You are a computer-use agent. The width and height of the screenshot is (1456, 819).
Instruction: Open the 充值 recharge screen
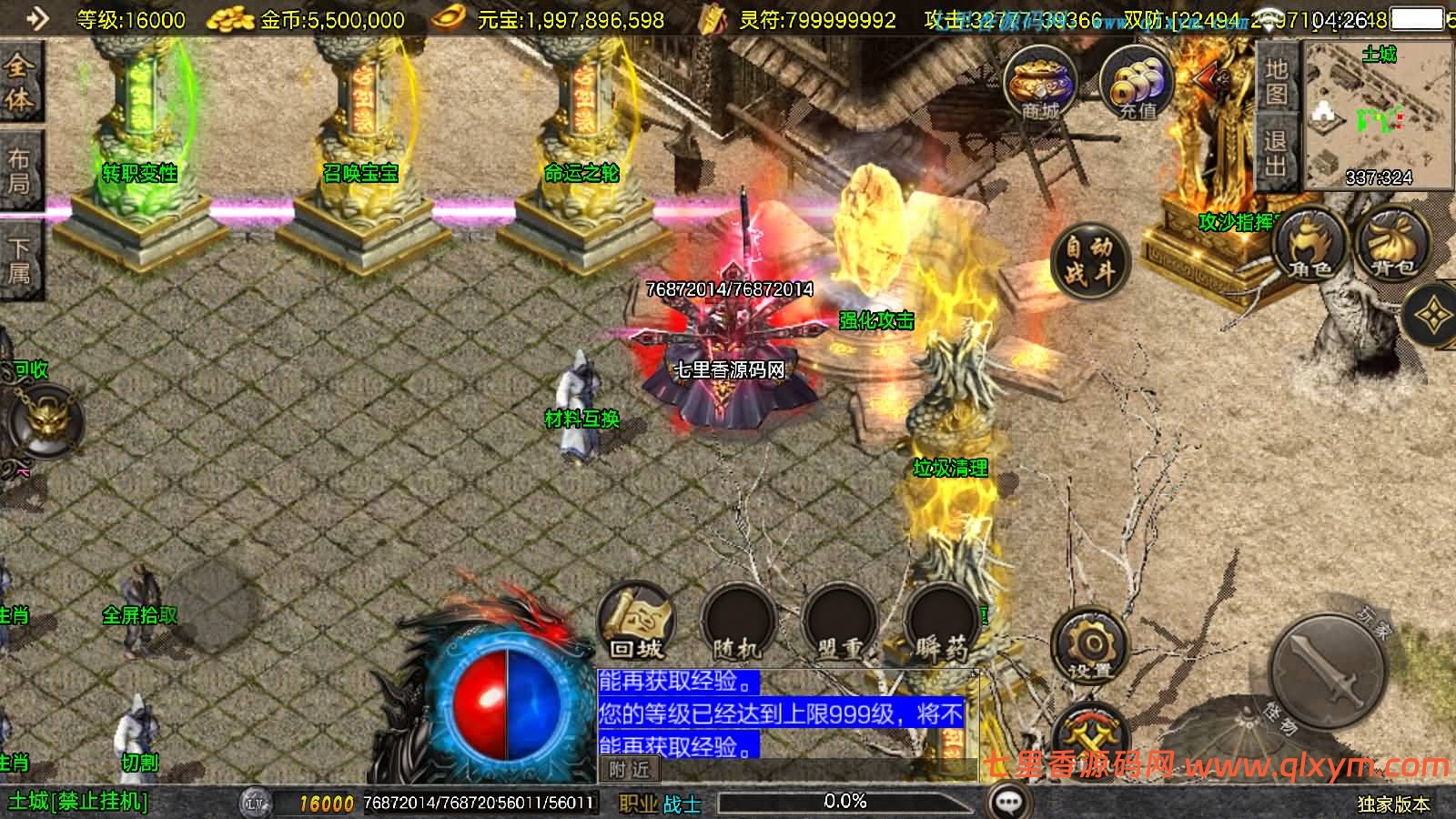click(x=1137, y=83)
